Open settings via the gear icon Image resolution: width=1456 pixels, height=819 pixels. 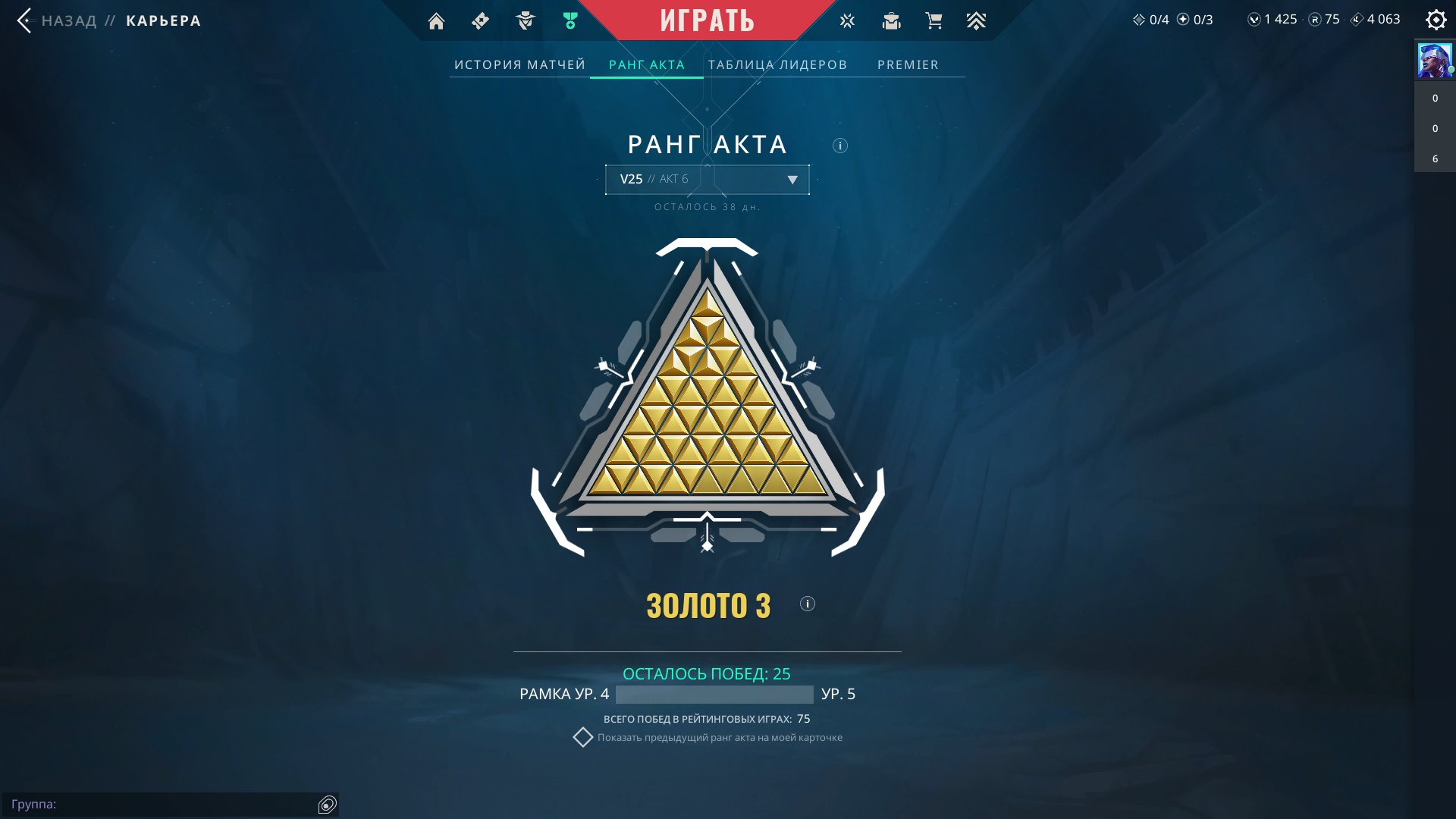point(1436,20)
